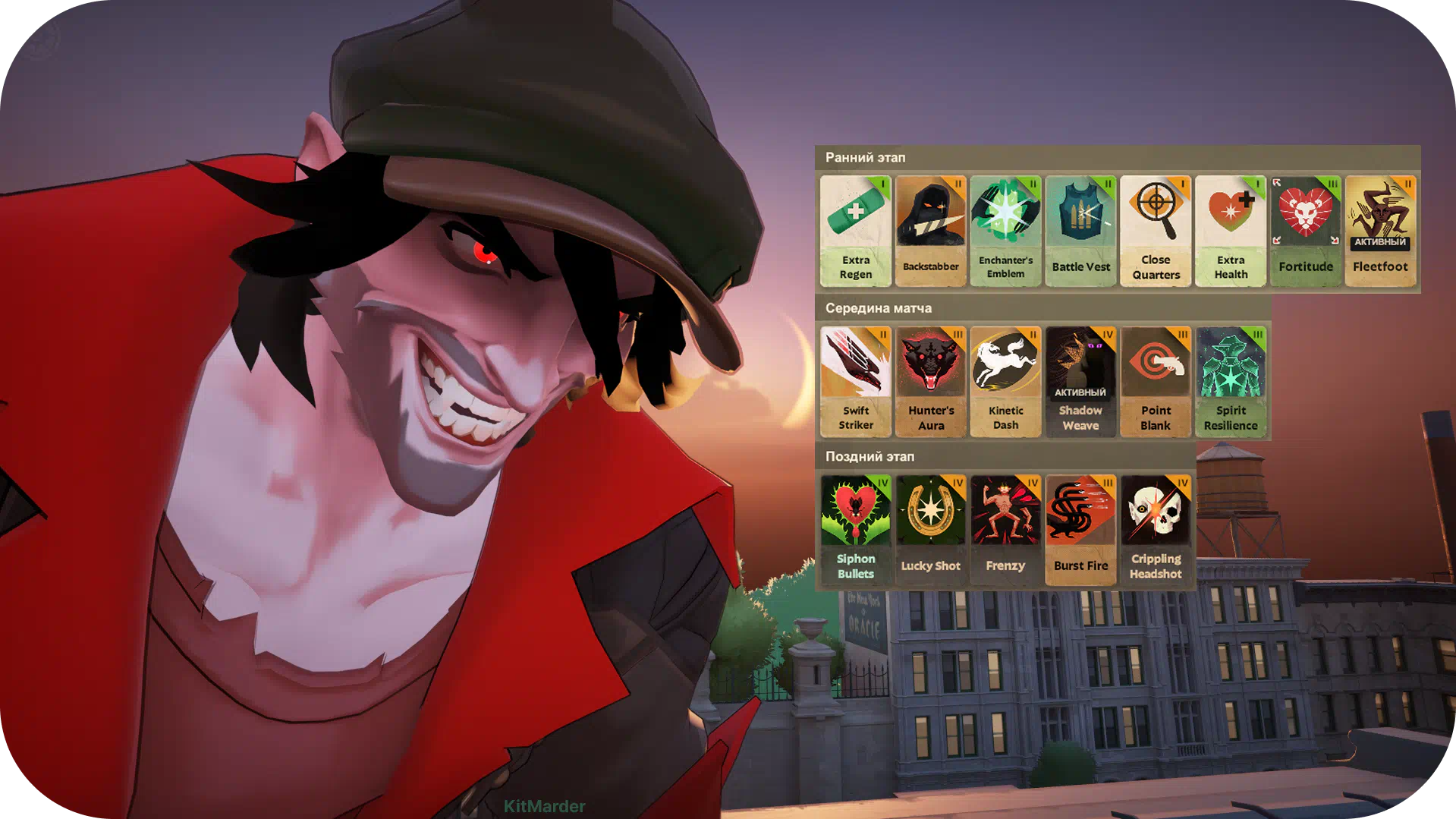Choose the Hunter's Aura item
Screen dimensions: 1456x819
[930, 381]
